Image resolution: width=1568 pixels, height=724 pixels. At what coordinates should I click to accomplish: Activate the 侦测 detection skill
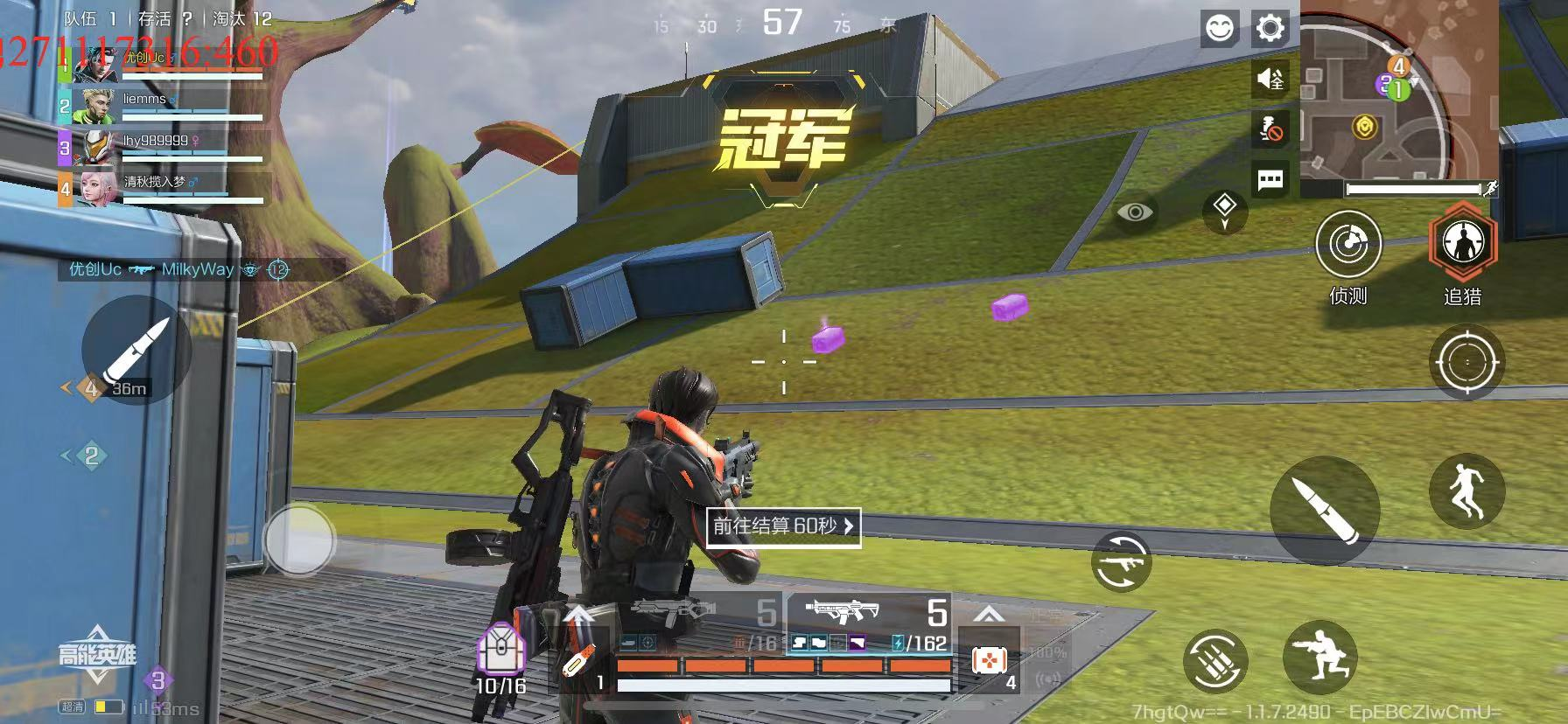tap(1347, 245)
